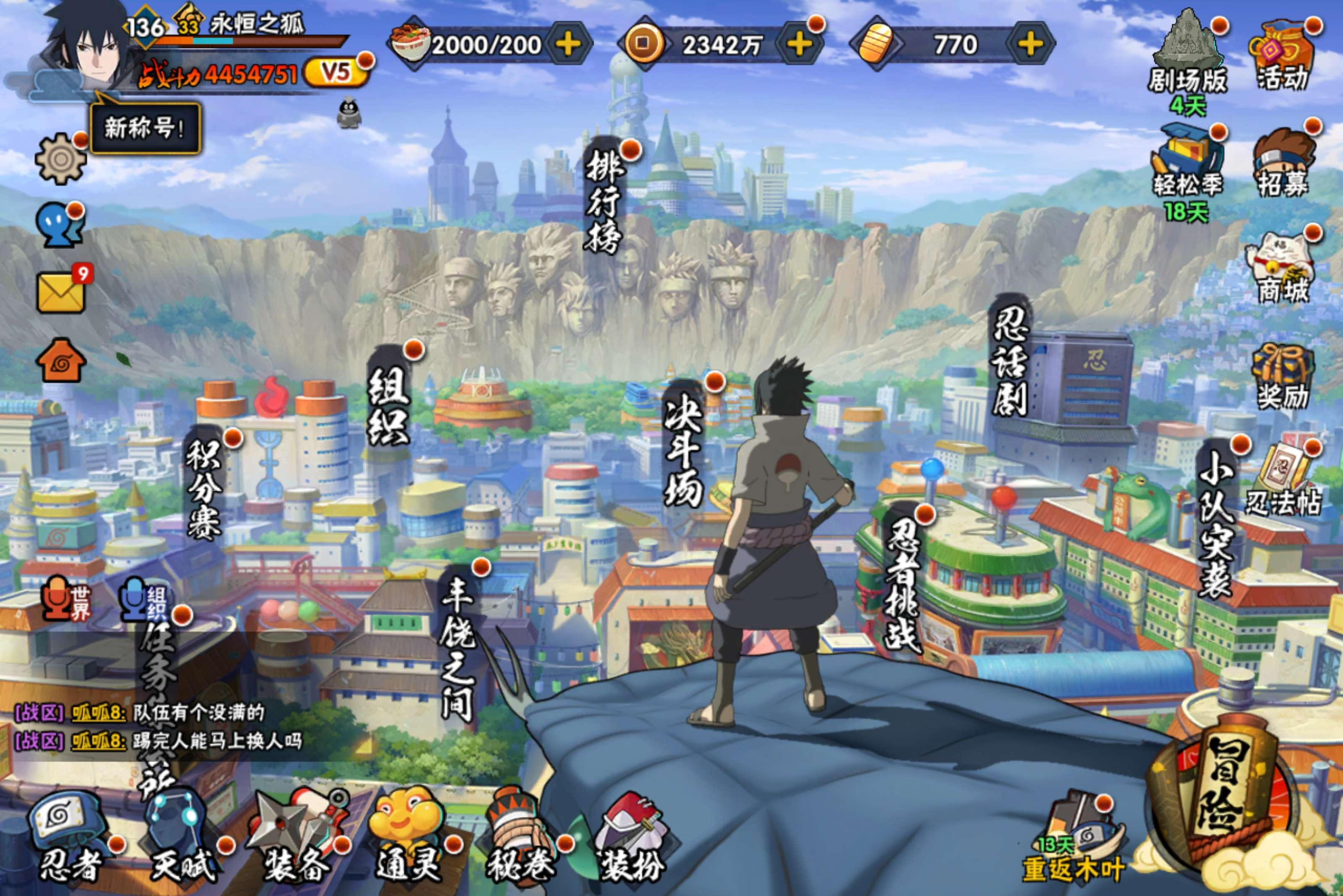Open the gear settings icon
1343x896 pixels.
(x=60, y=159)
